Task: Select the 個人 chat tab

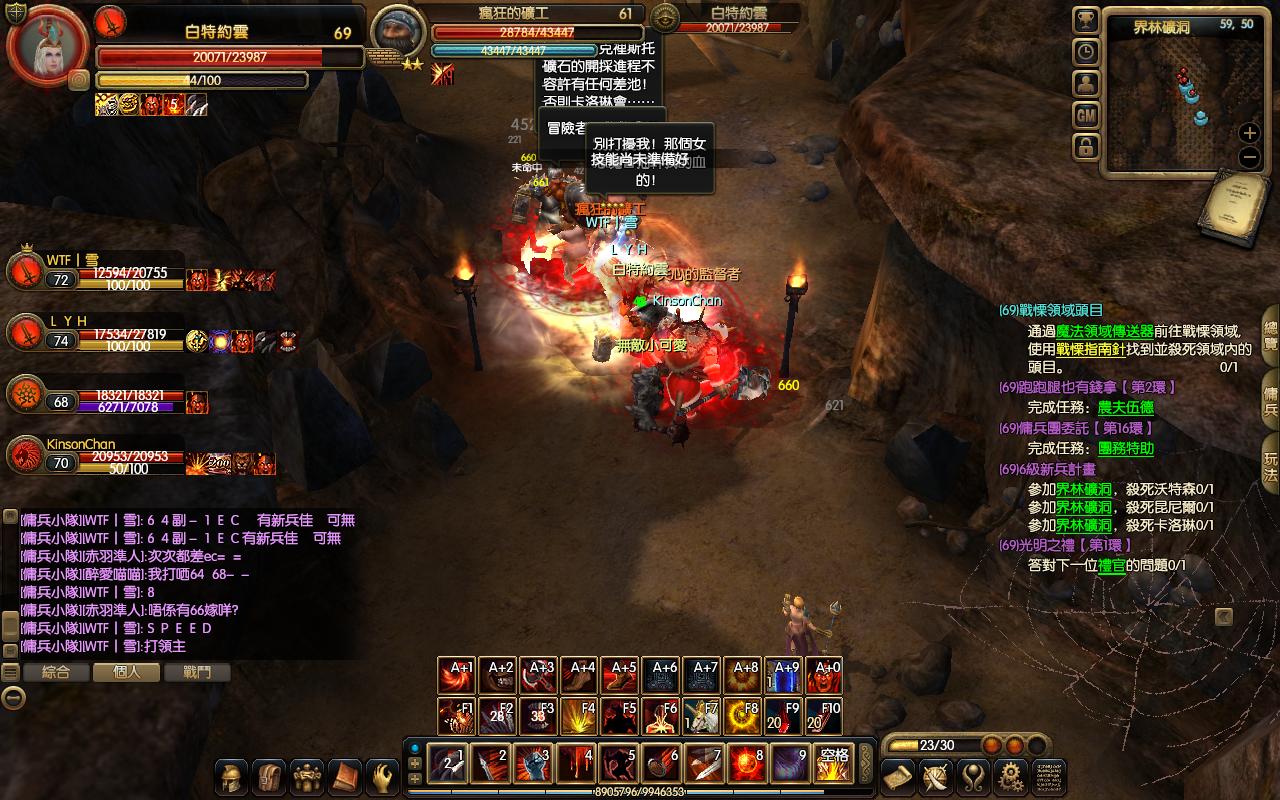Action: 127,672
